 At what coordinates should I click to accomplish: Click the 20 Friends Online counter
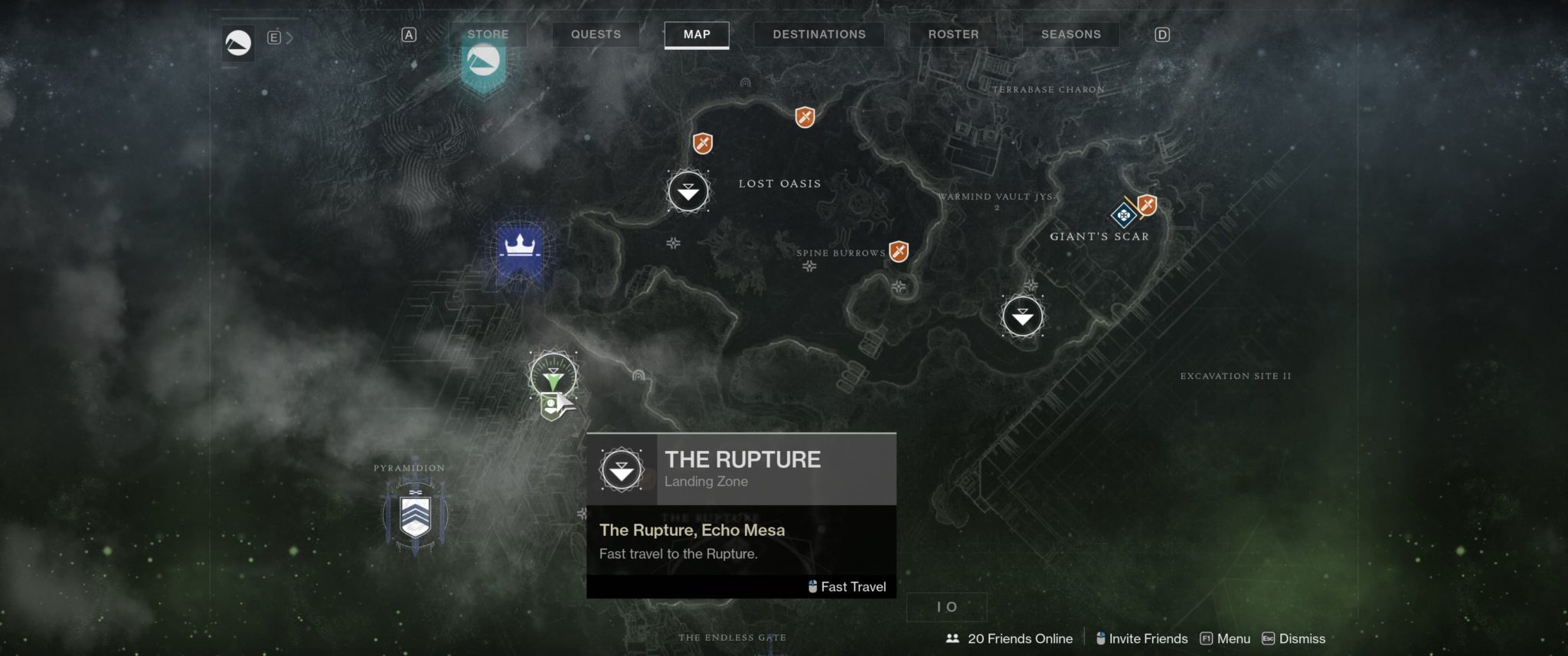point(1011,638)
